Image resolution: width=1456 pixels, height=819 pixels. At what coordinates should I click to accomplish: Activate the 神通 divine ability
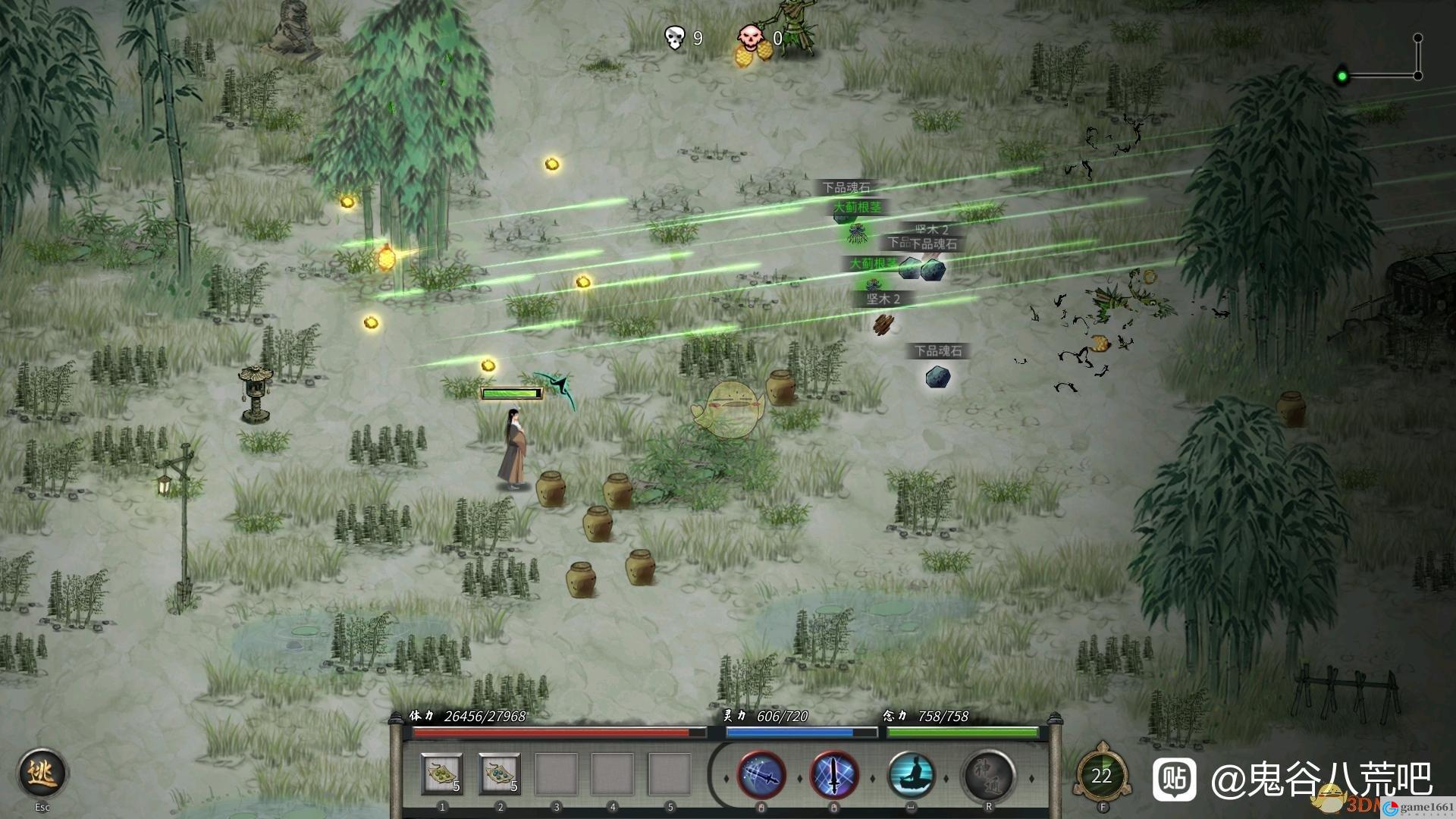pos(988,775)
